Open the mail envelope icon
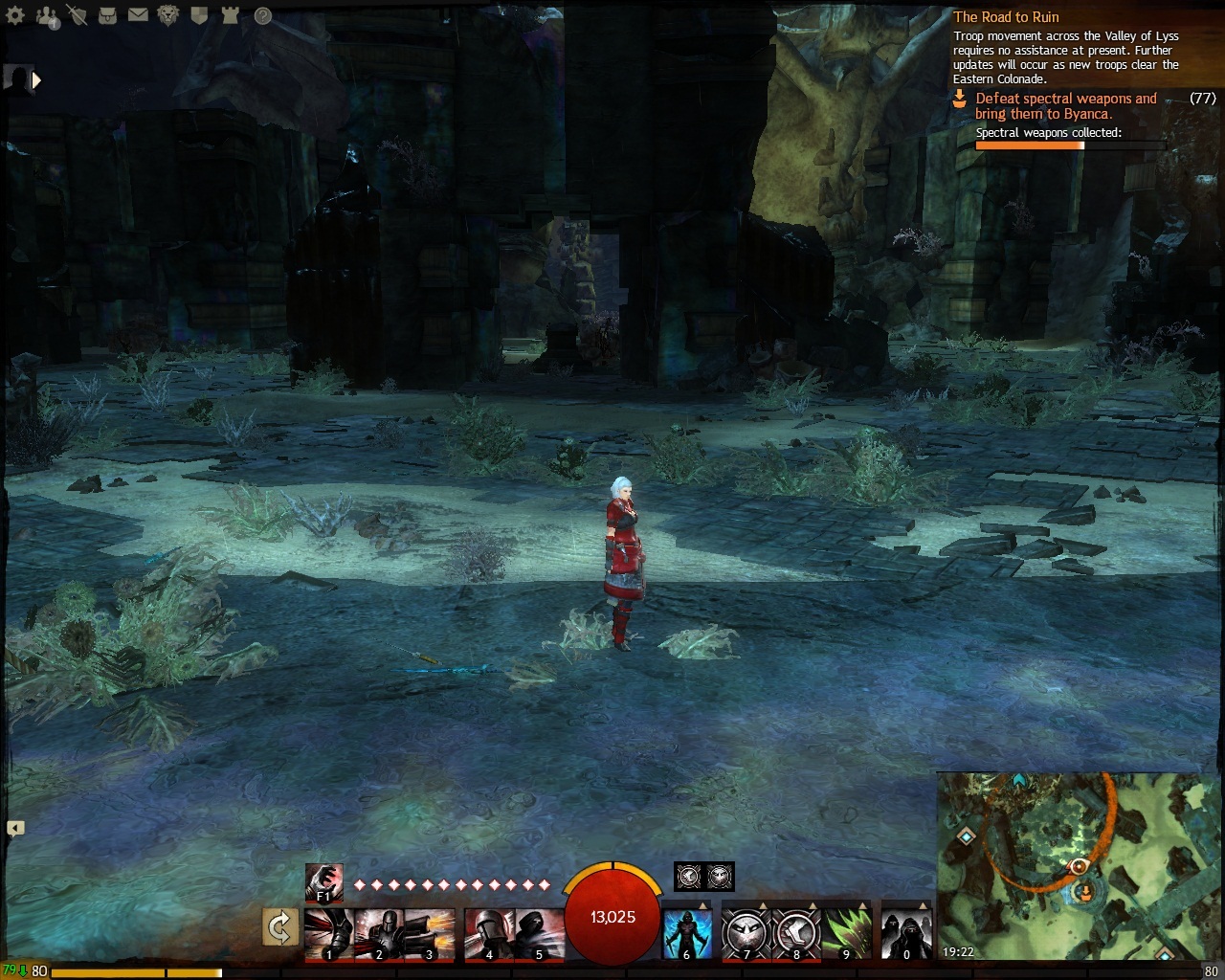 [x=138, y=15]
